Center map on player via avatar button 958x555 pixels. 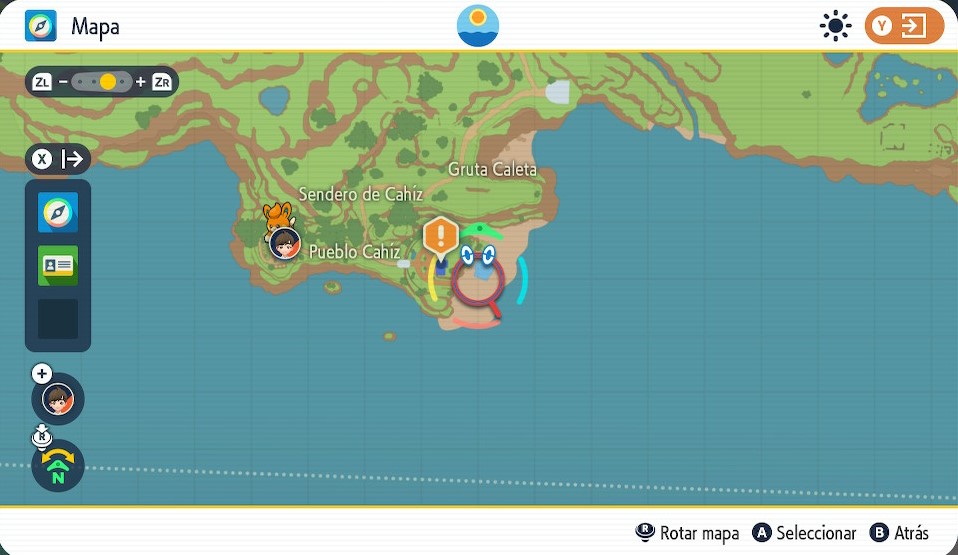58,398
